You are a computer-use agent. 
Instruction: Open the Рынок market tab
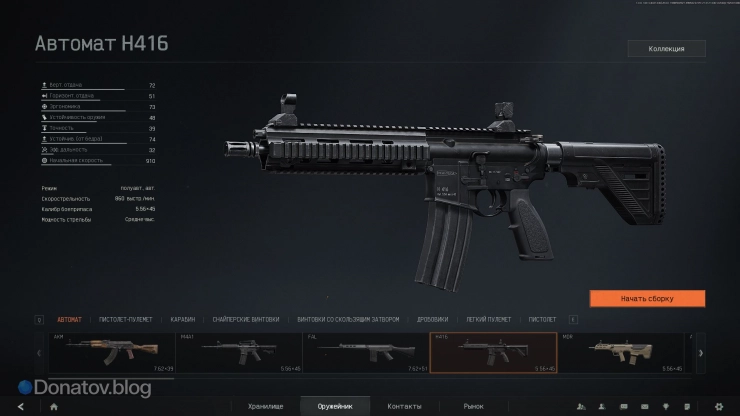tap(473, 406)
